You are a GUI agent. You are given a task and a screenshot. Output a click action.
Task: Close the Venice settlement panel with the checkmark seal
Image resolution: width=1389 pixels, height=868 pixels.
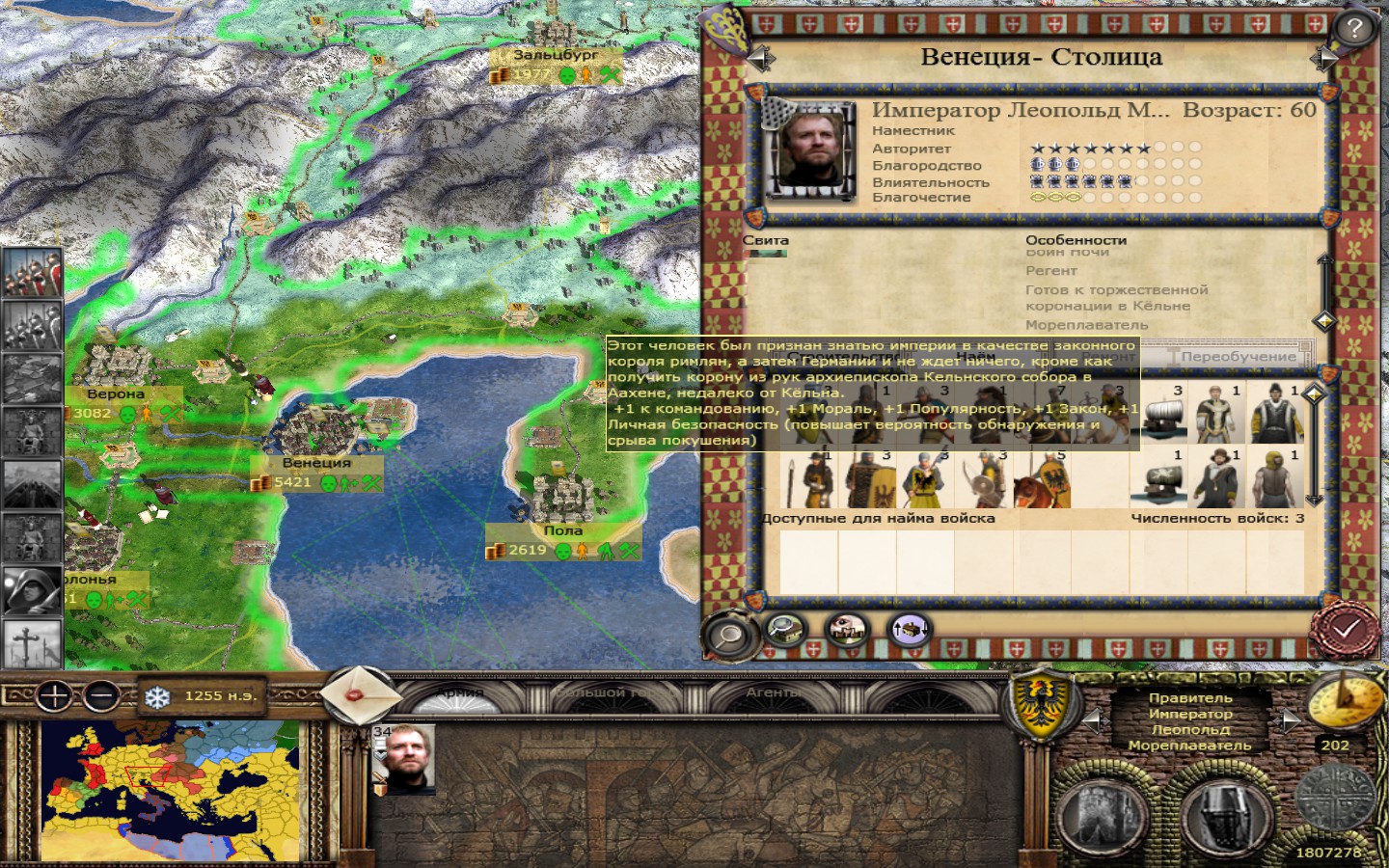coord(1347,629)
